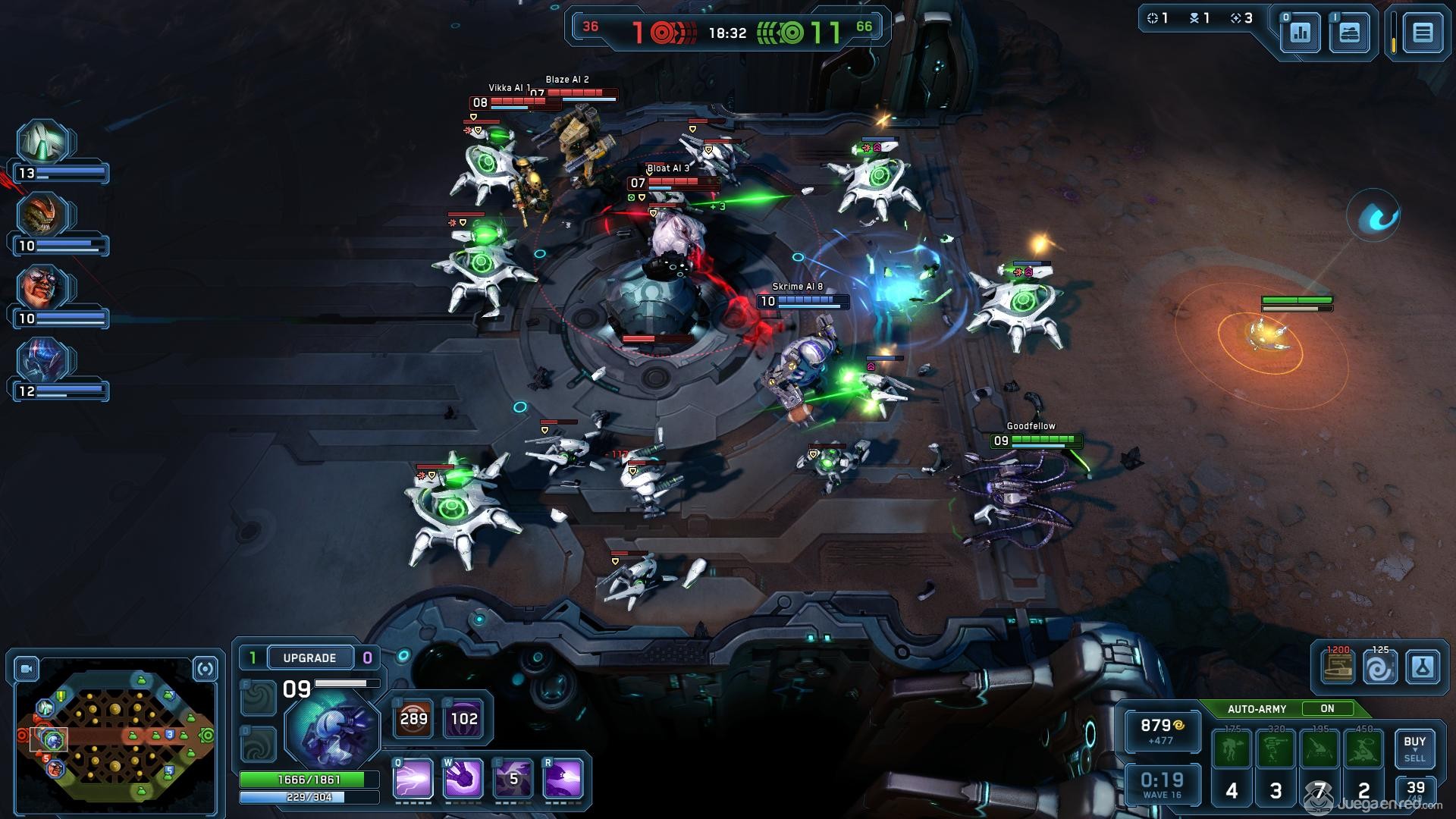This screenshot has height=819, width=1456.
Task: Open the scoreboard bar-chart button
Action: coord(1301,33)
